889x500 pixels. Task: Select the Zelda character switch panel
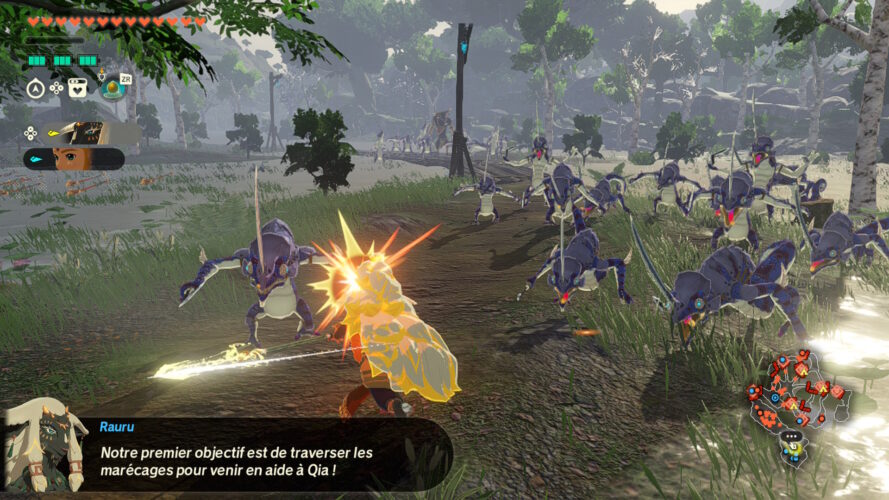75,159
